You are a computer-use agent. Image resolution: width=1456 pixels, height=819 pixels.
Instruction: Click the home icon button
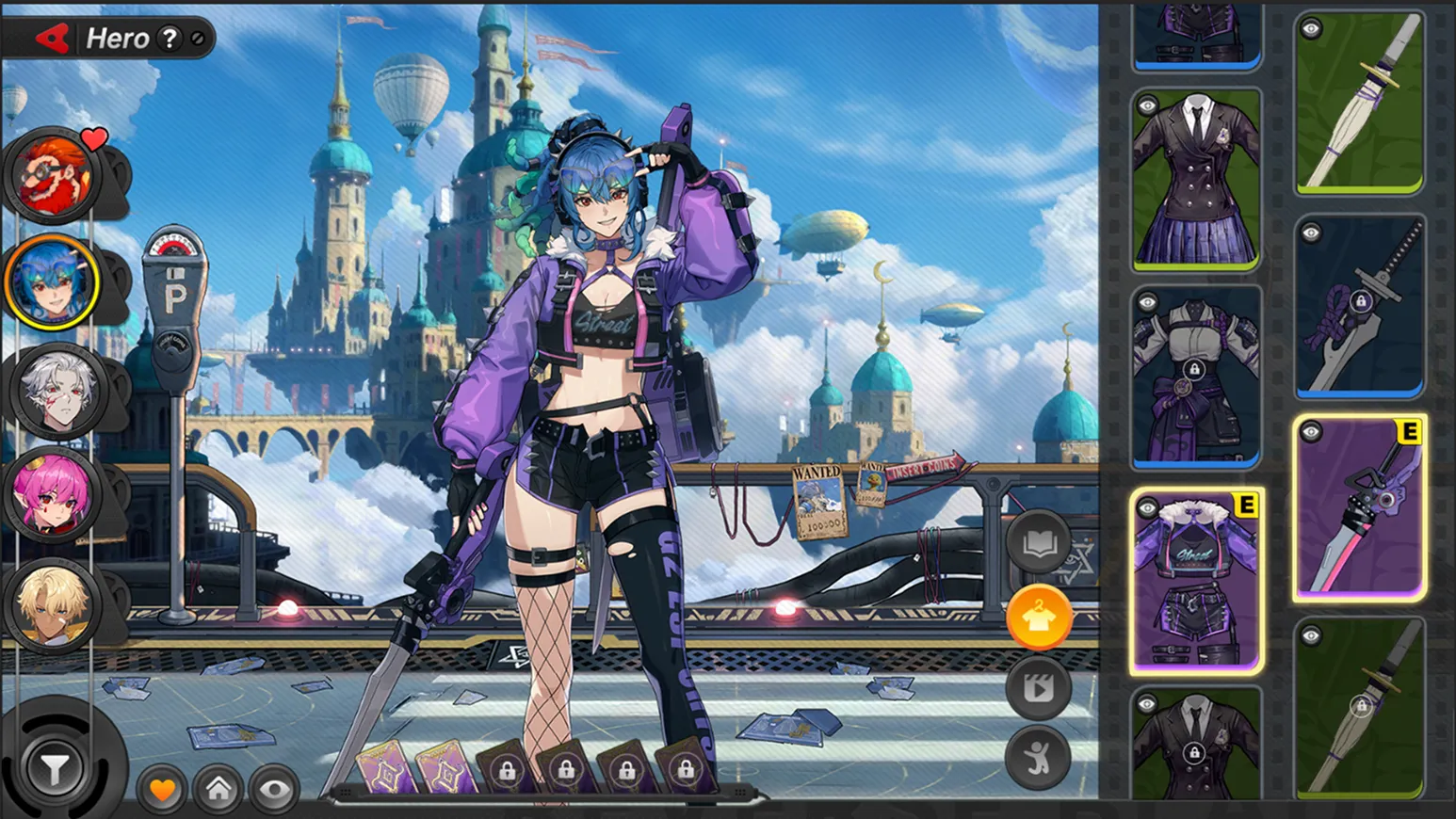point(218,789)
